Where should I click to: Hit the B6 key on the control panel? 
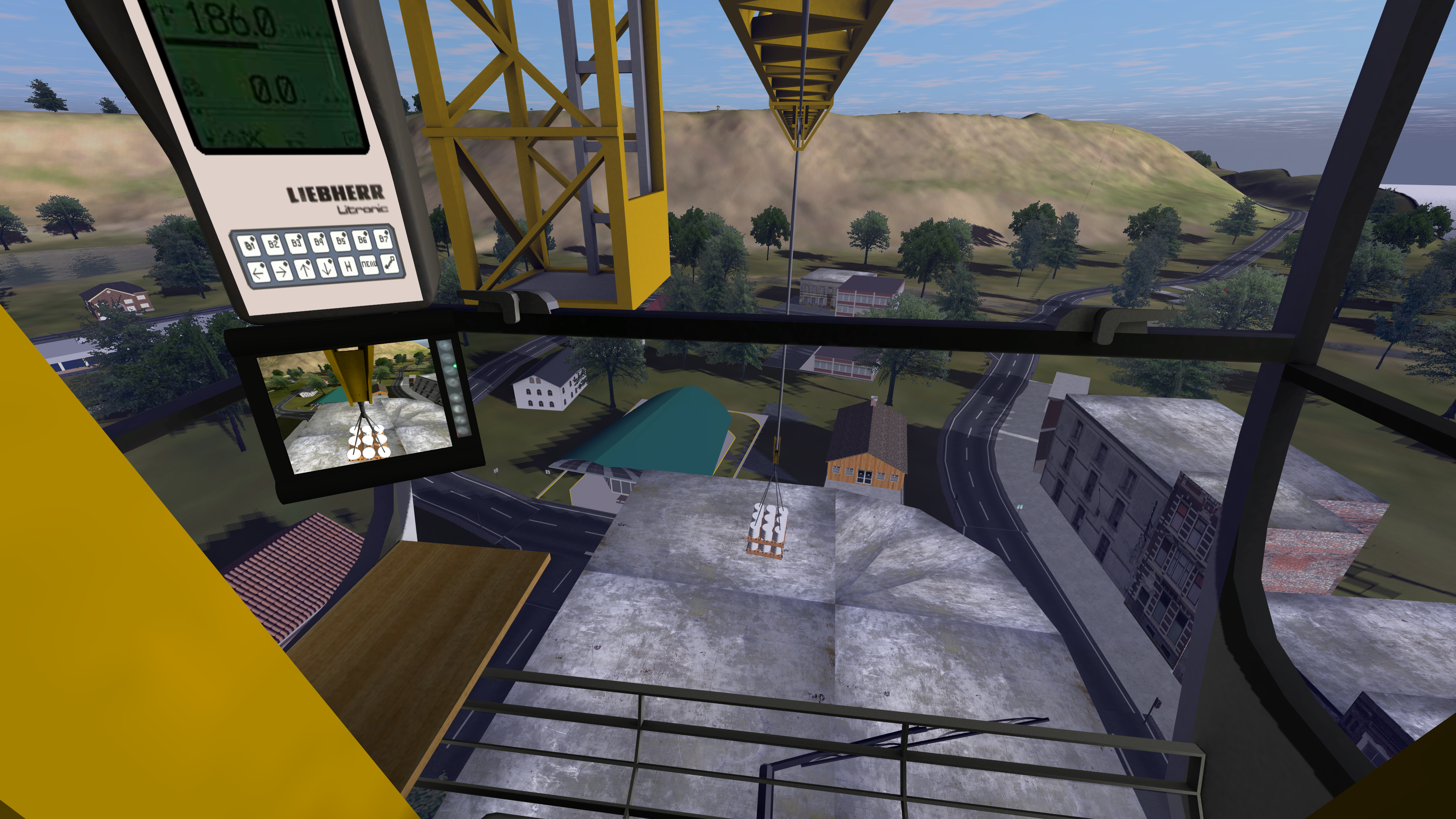click(x=362, y=238)
